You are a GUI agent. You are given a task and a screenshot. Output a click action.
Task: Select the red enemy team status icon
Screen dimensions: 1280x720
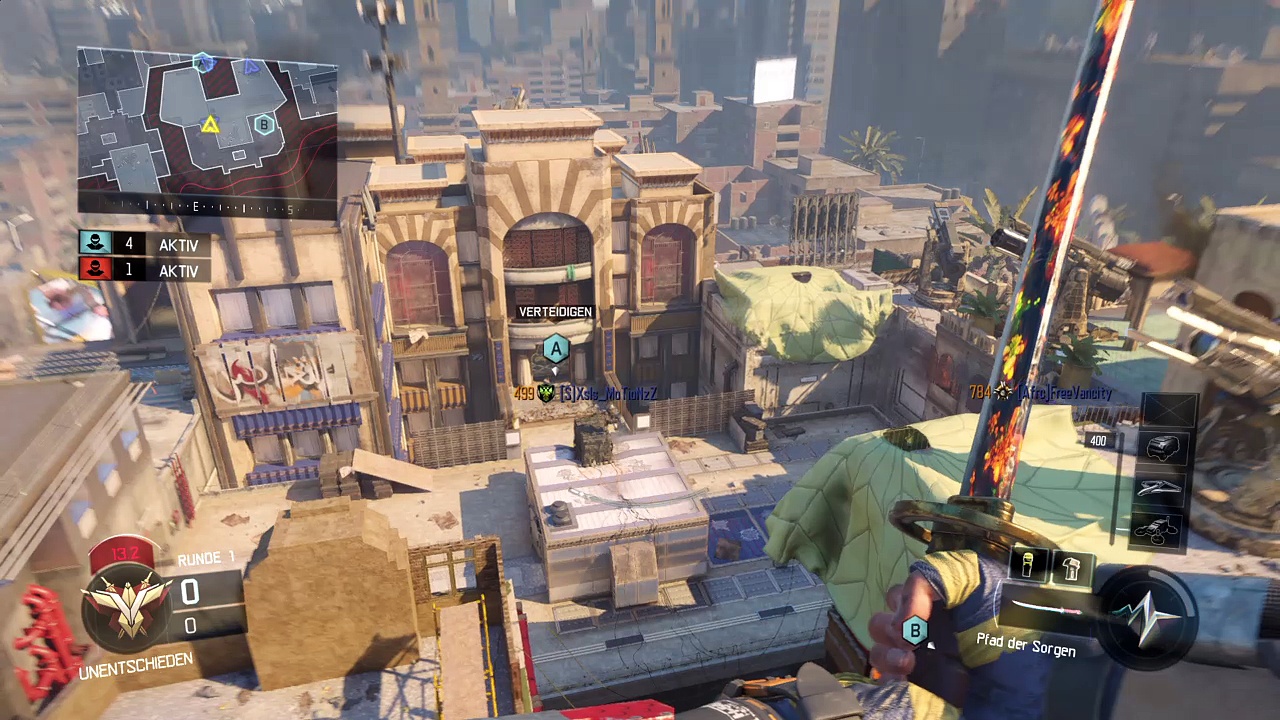click(96, 270)
